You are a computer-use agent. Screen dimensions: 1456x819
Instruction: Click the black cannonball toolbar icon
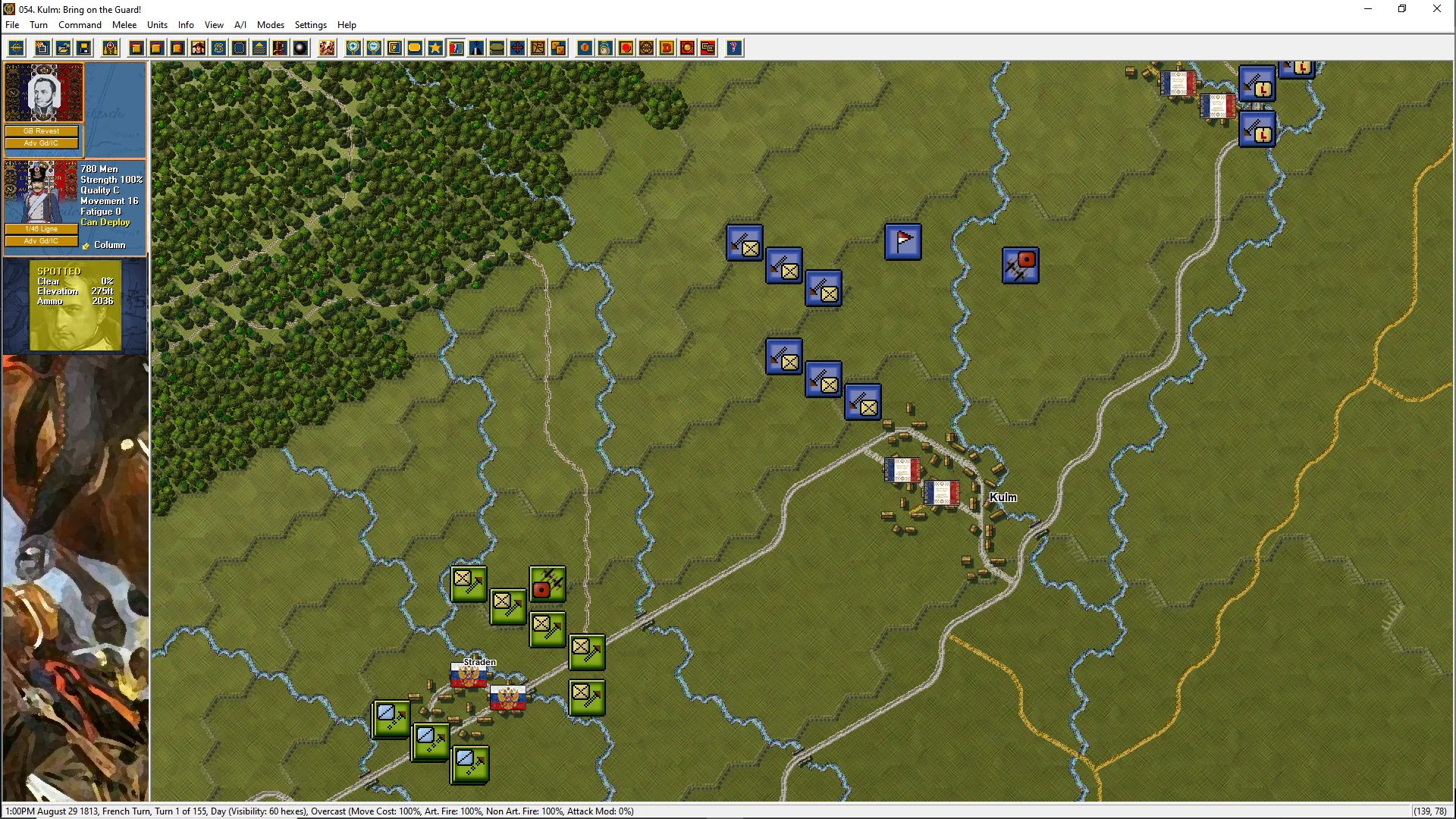click(x=301, y=49)
